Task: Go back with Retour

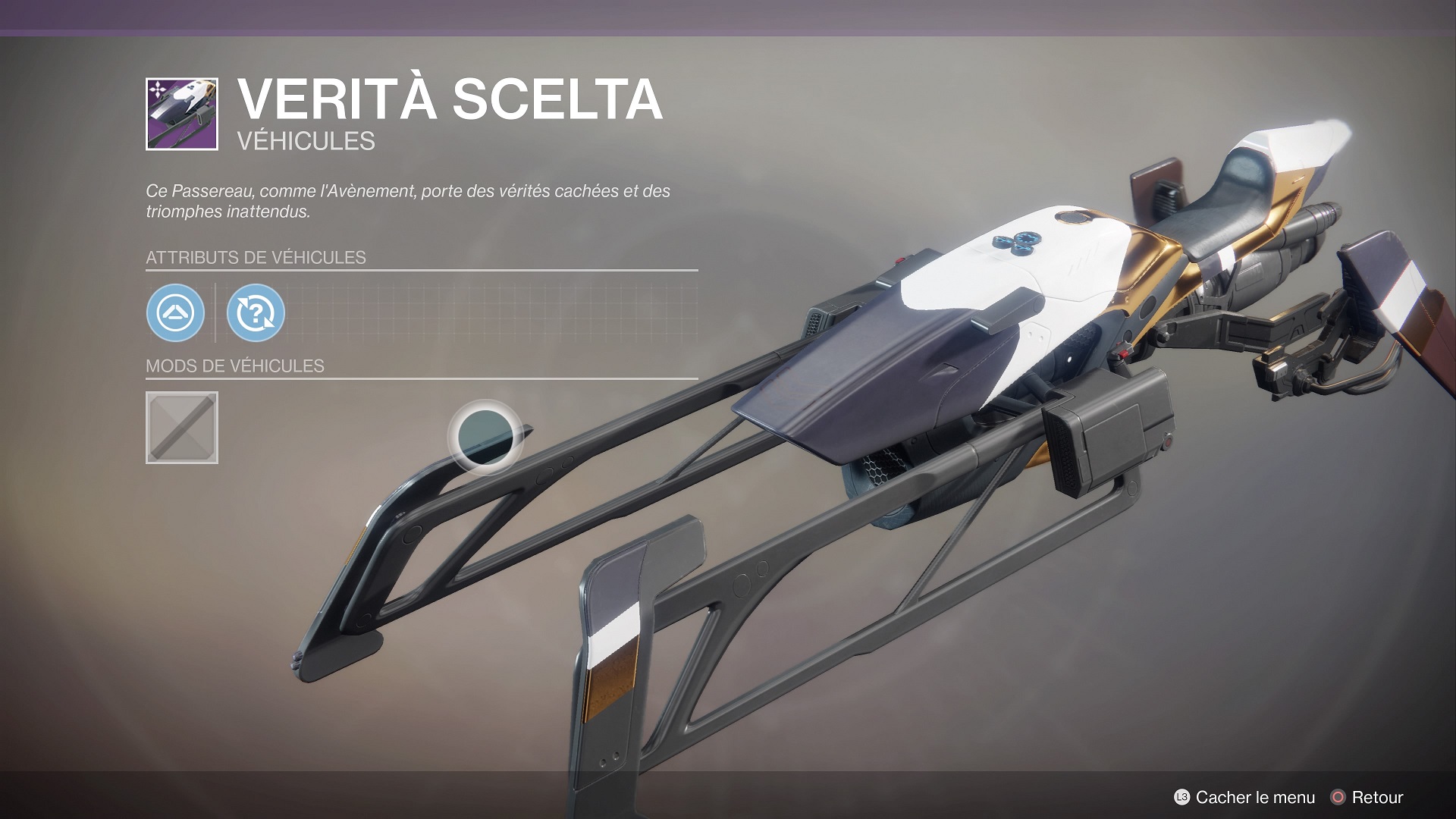Action: coord(1367,797)
